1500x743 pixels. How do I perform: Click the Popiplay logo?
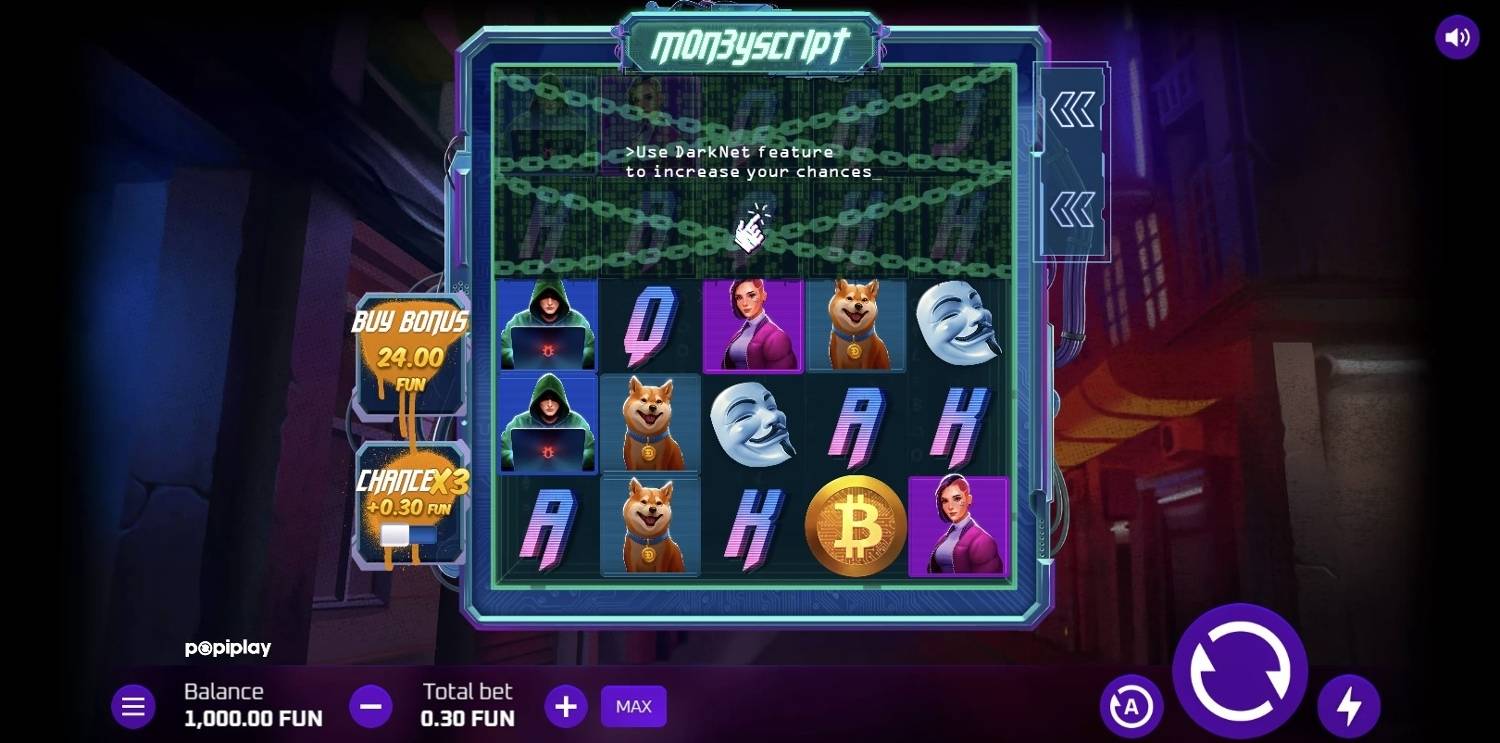click(230, 648)
